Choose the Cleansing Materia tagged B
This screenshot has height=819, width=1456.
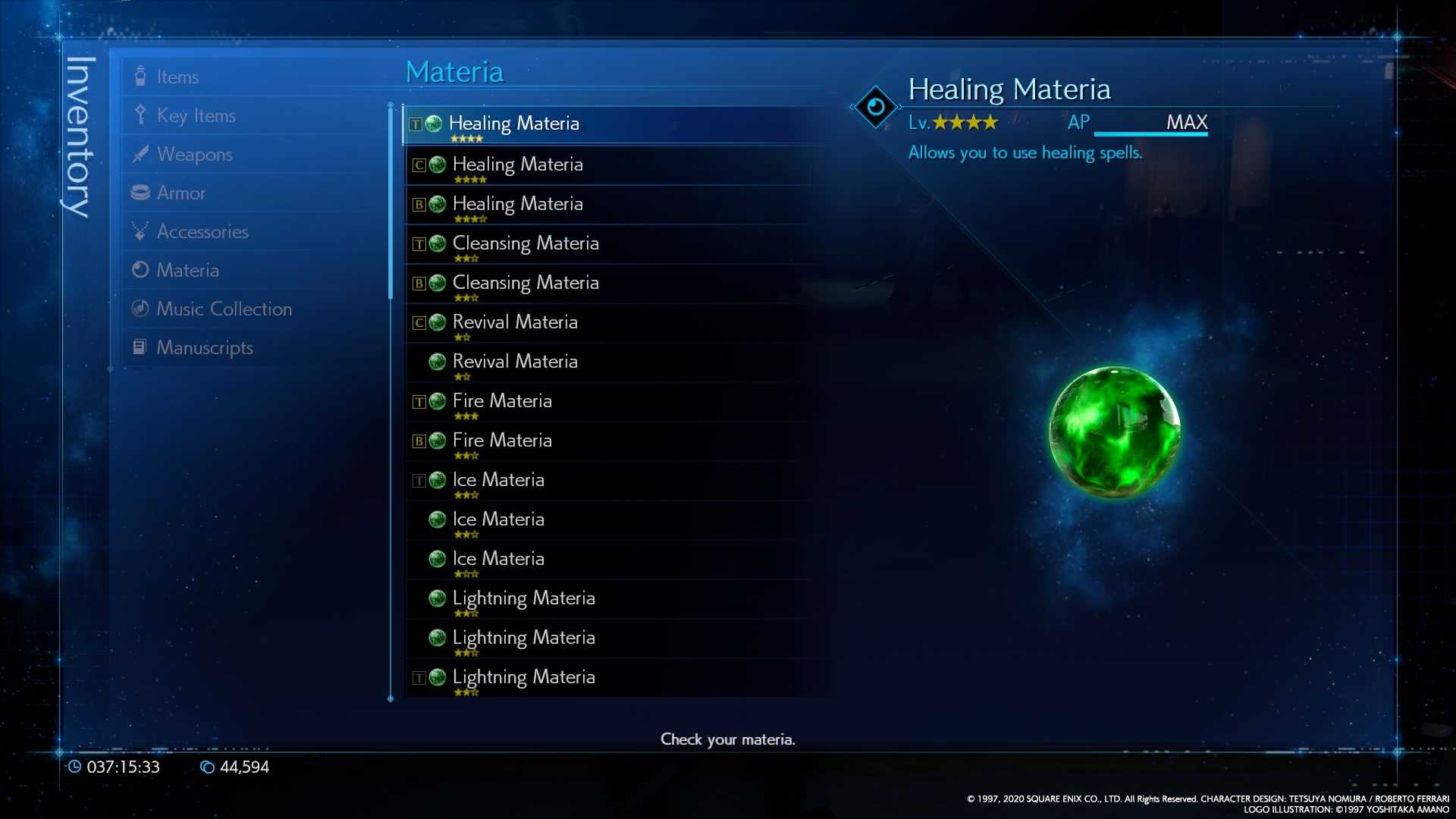pos(525,283)
